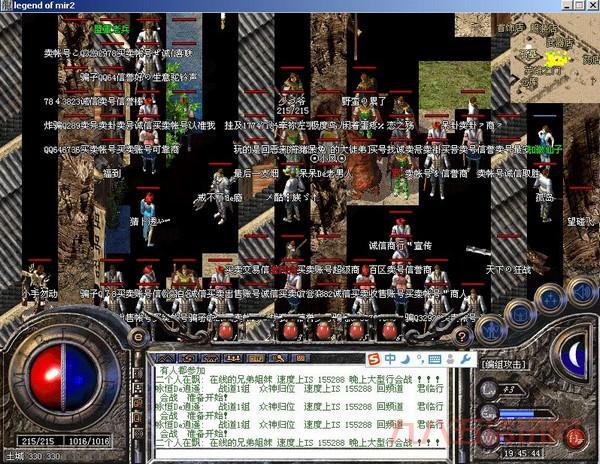Toggle the IME 中 language mode

[388, 359]
